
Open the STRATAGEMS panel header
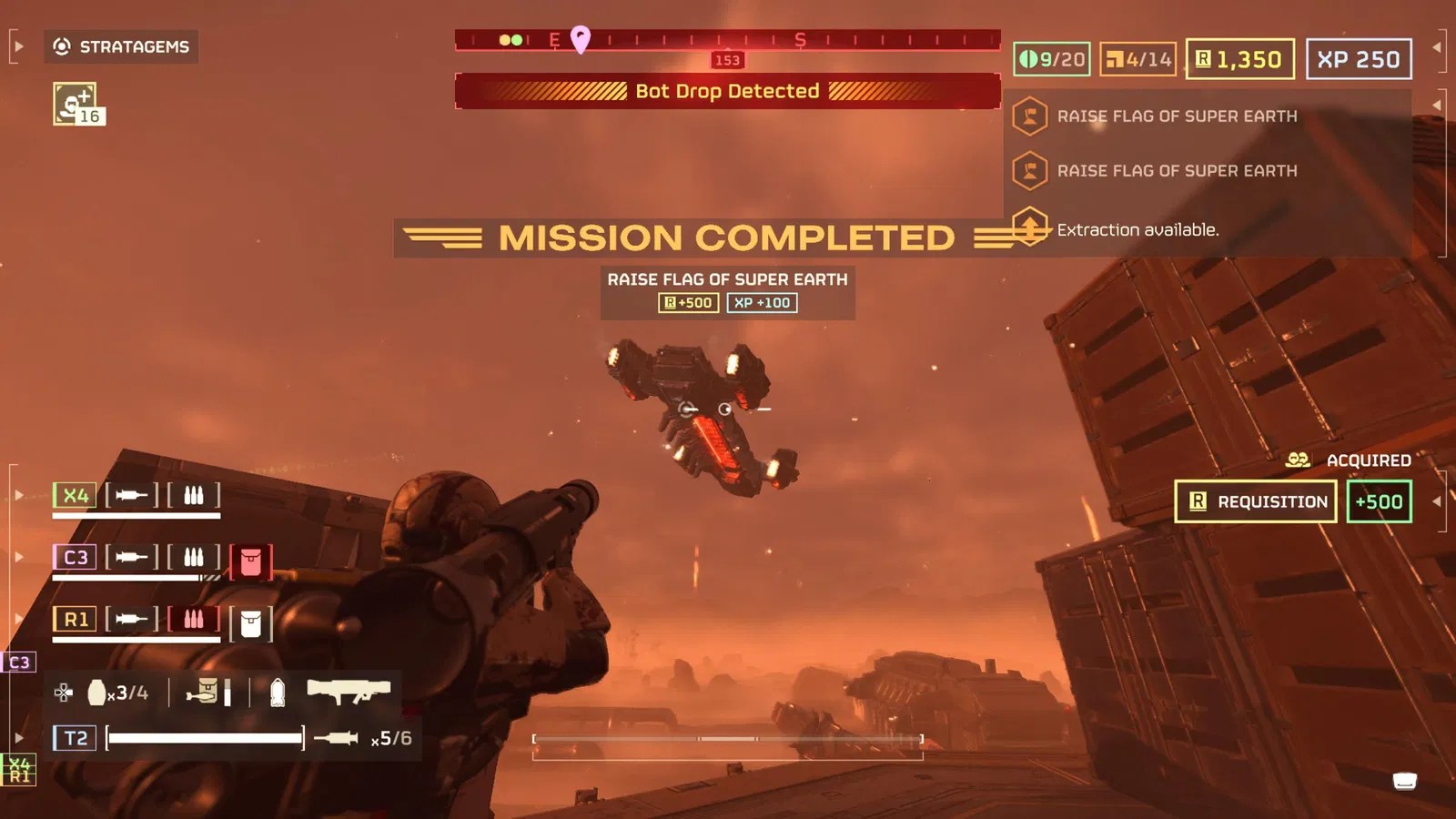tap(121, 46)
